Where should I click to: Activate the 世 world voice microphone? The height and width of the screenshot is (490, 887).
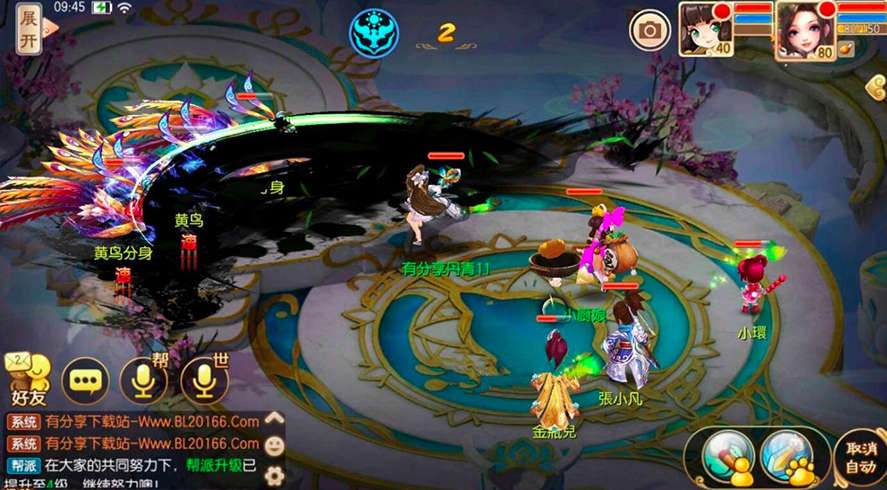pos(204,379)
